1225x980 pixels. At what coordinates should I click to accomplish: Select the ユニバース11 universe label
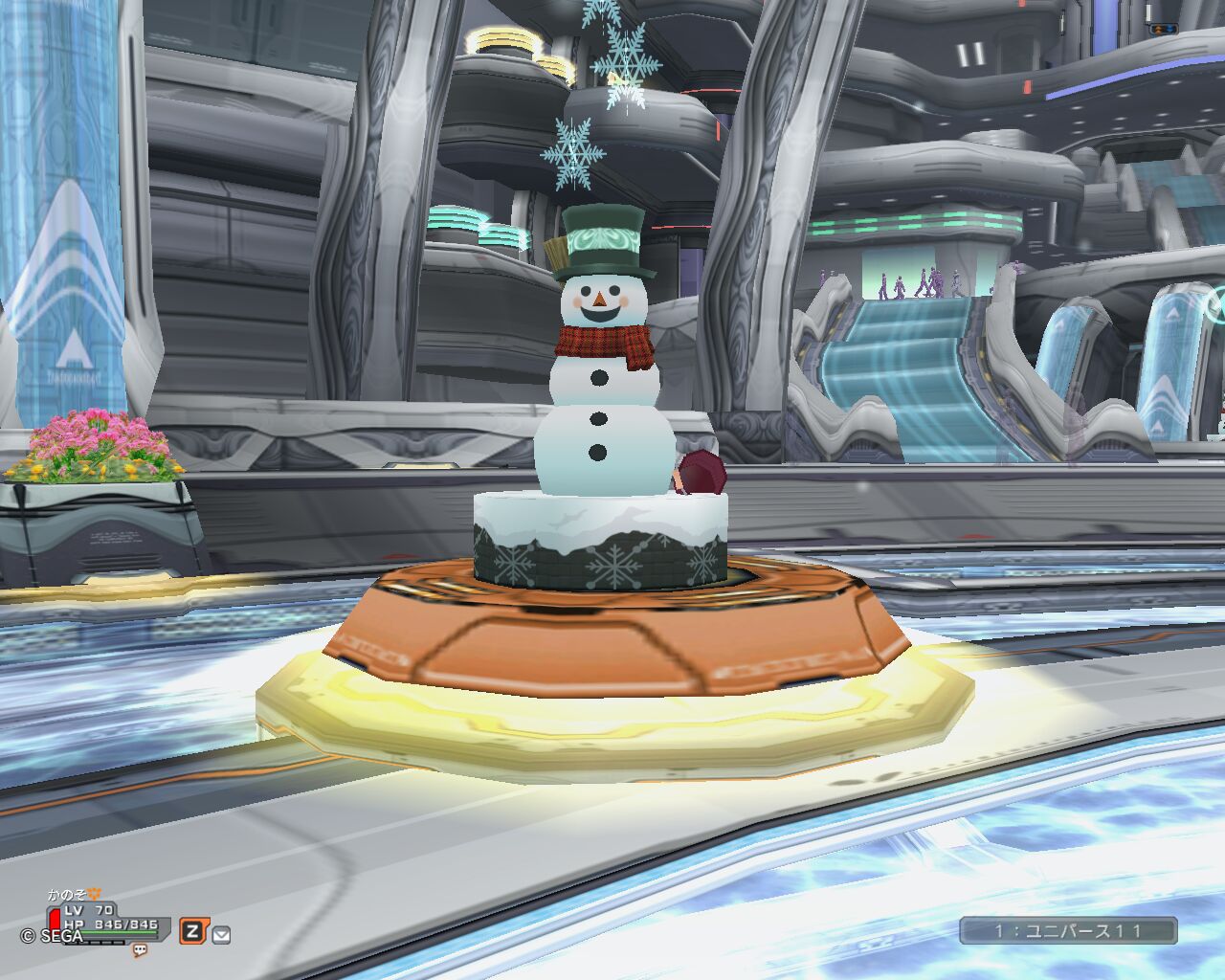[x=1068, y=930]
